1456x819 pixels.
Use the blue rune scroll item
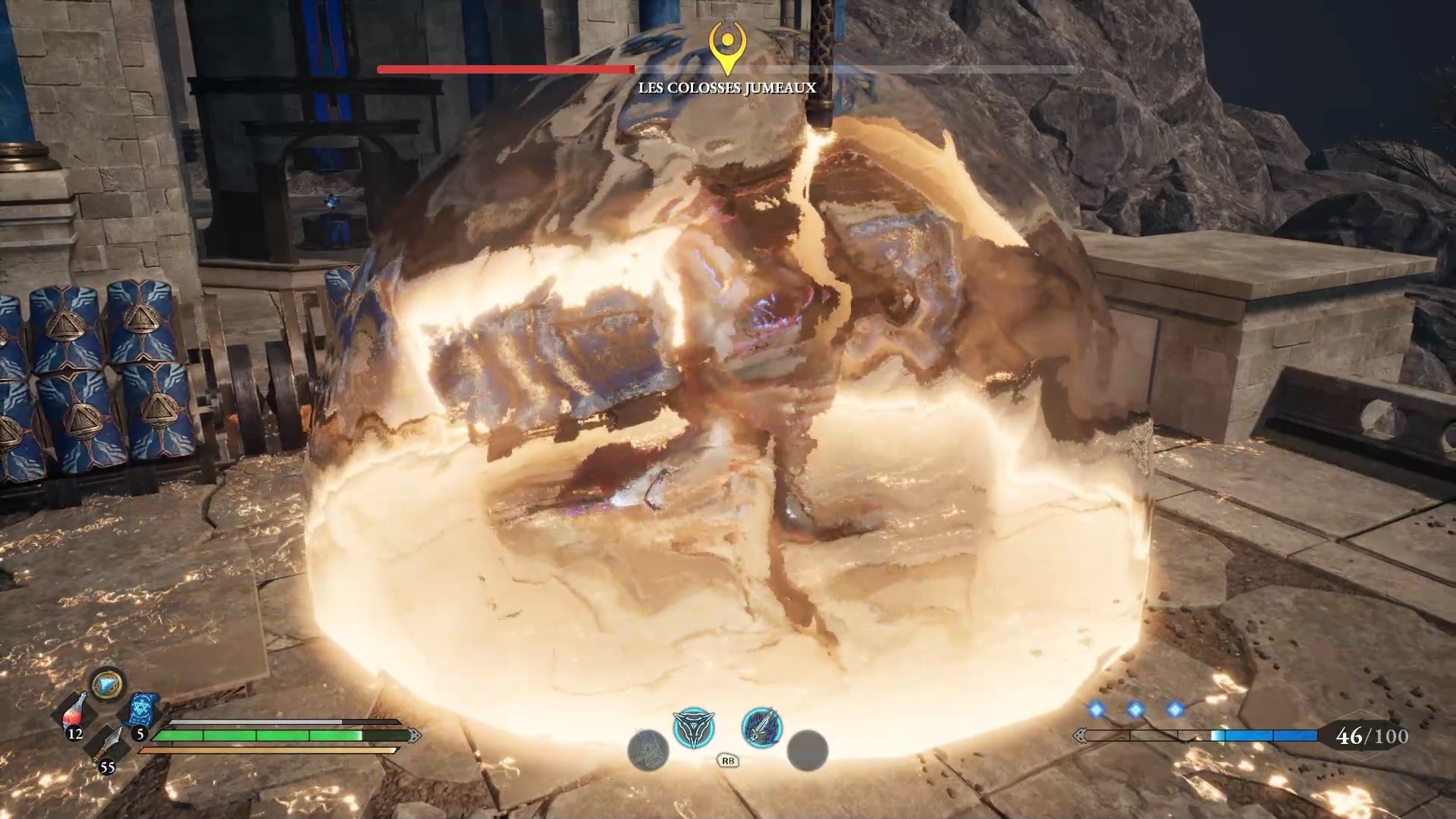[x=141, y=711]
